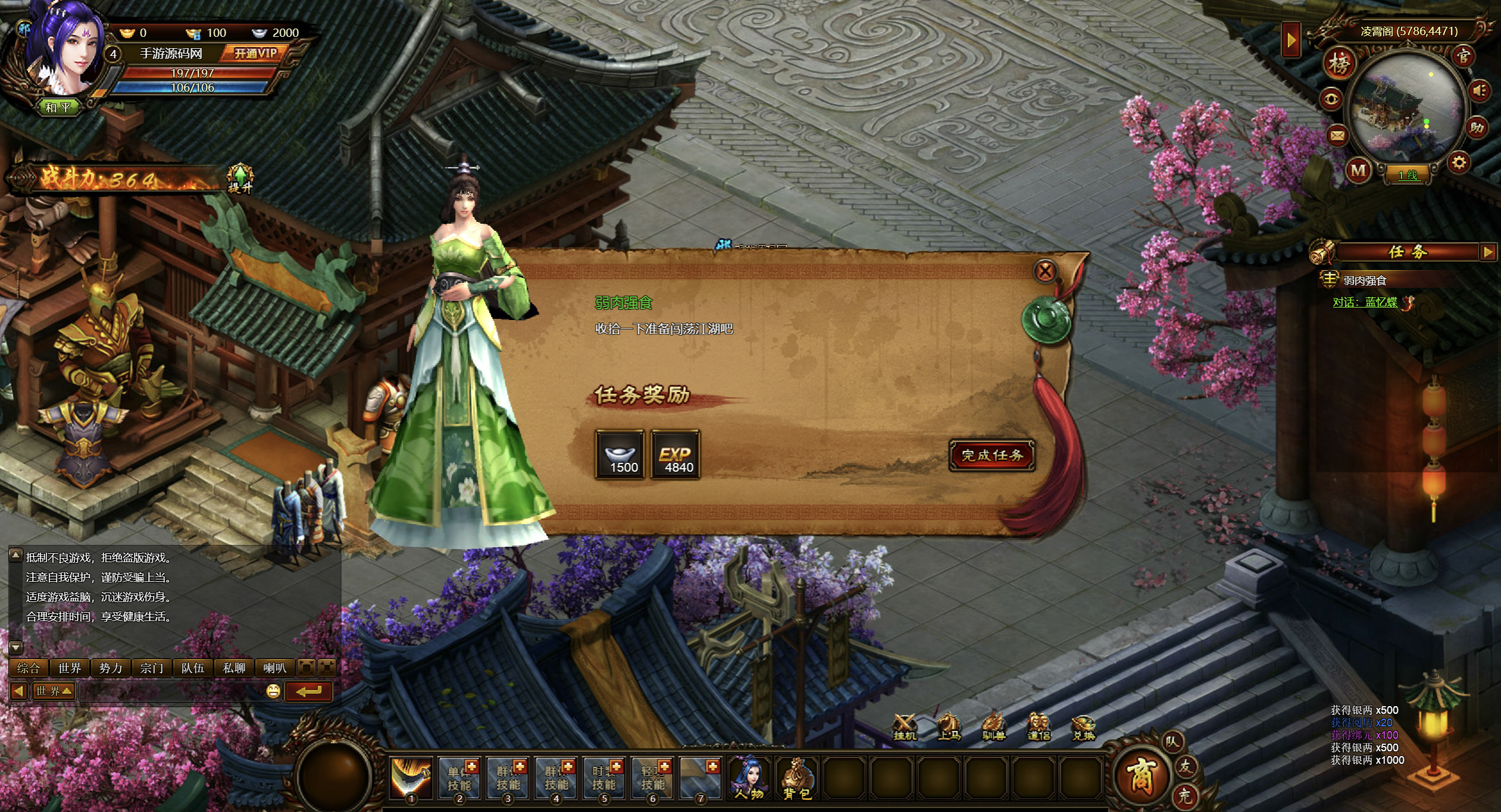This screenshot has width=1501, height=812.
Task: Switch to the 世界 chat tab
Action: 70,668
